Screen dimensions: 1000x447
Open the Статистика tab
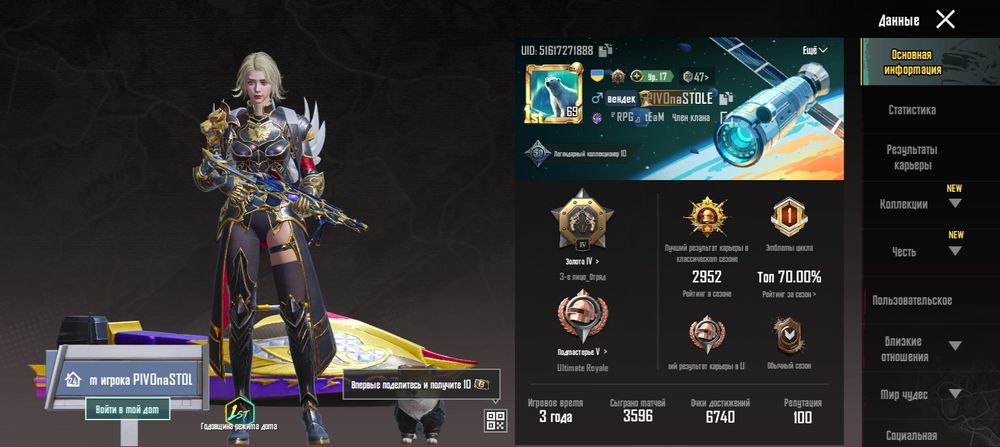tap(911, 110)
